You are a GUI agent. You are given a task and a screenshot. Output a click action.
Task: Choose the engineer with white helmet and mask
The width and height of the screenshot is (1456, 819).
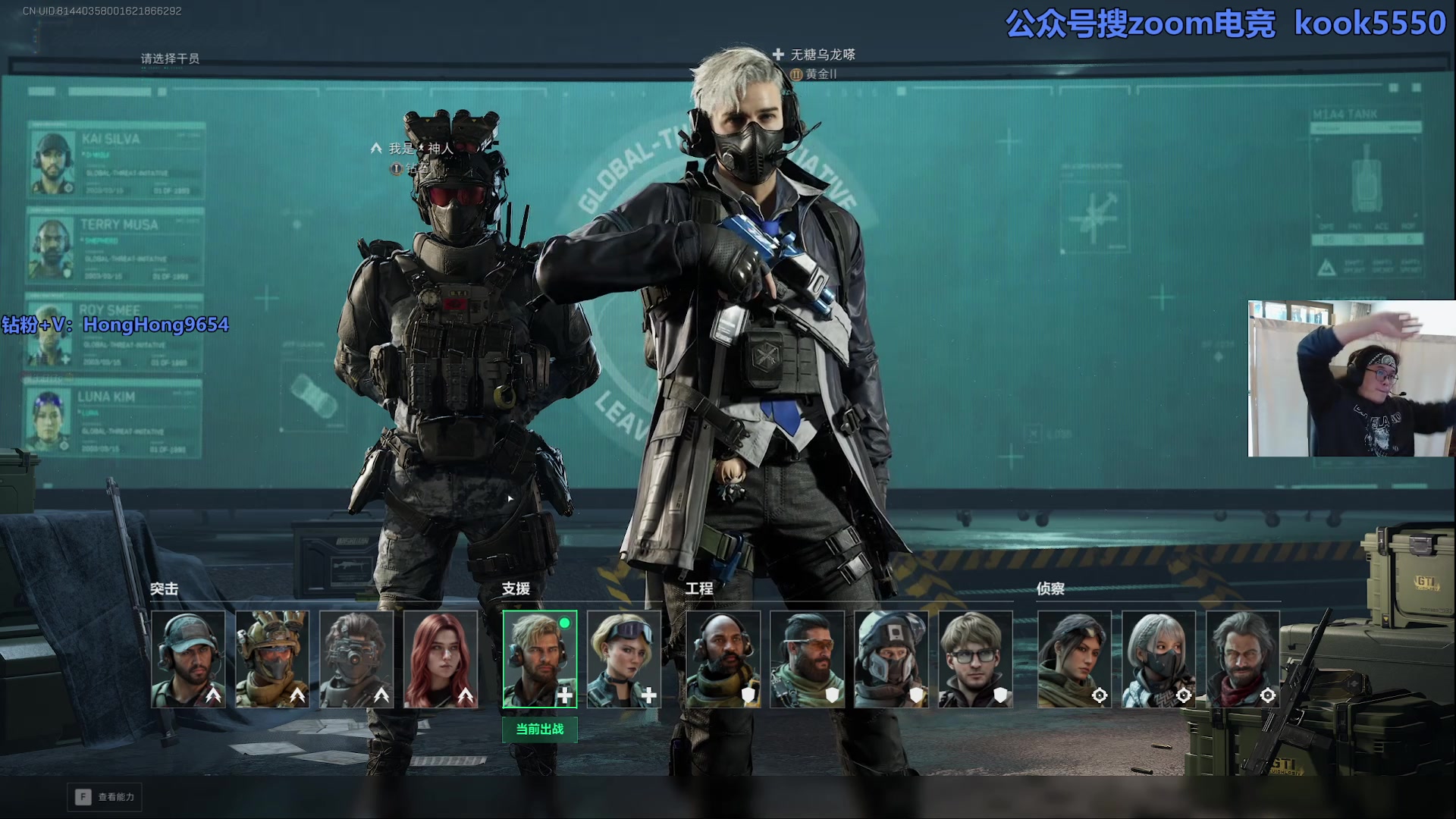click(892, 659)
